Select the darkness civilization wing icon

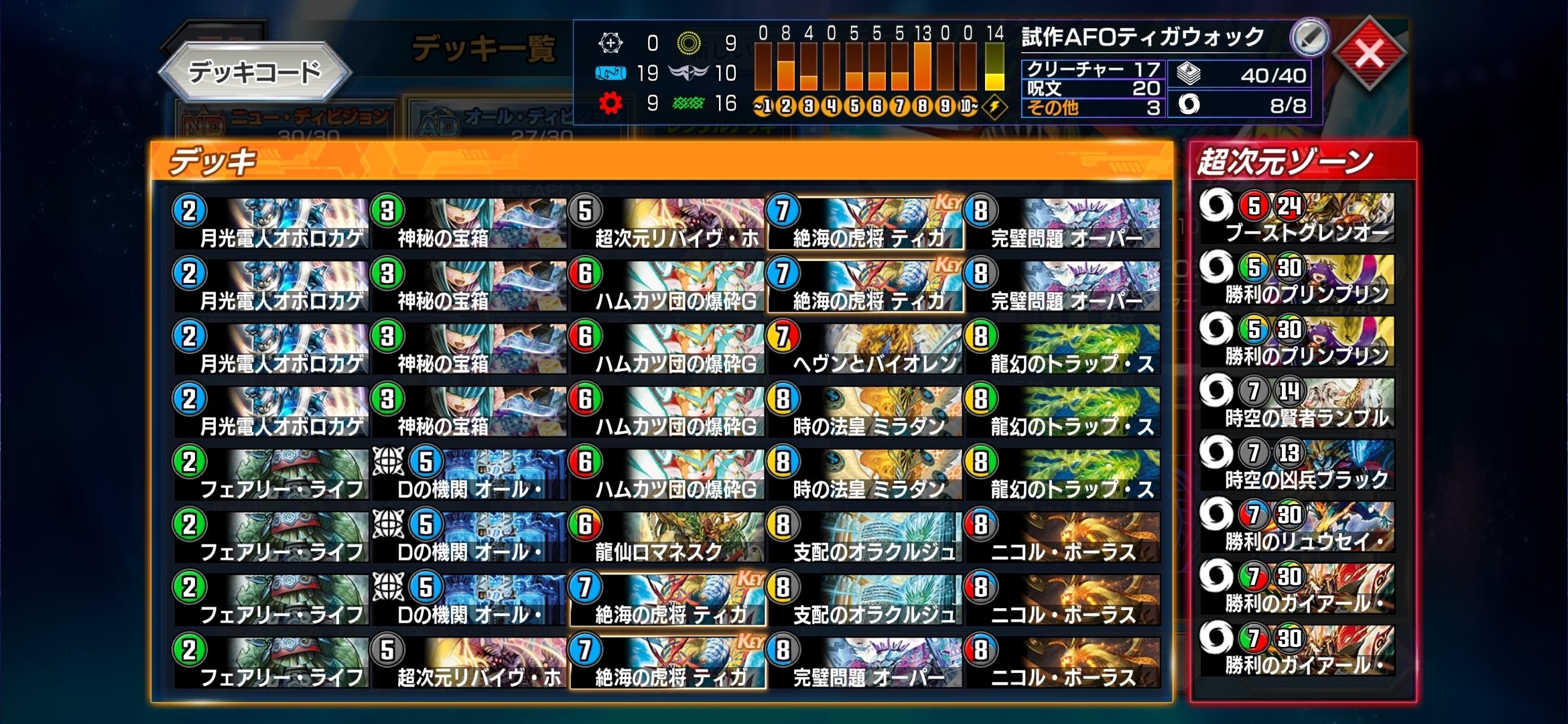688,73
